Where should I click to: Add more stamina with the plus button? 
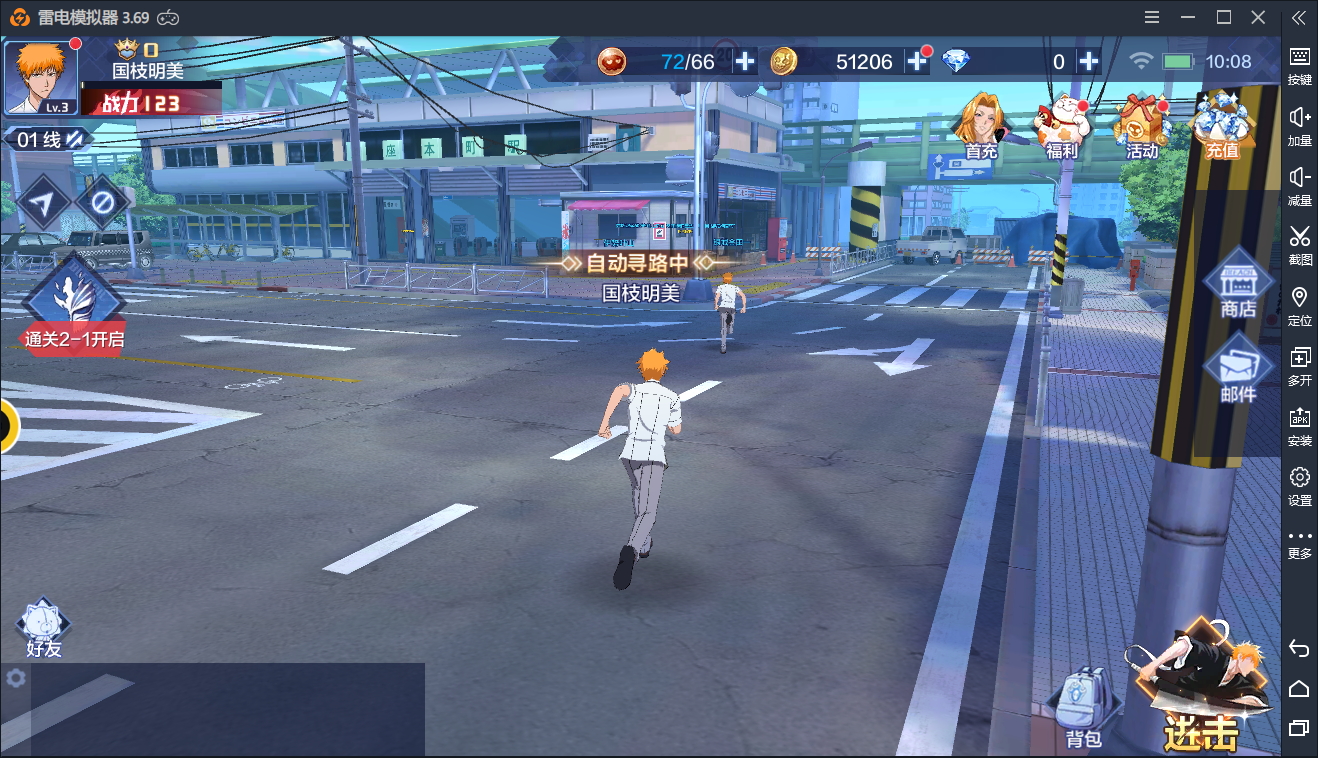click(x=745, y=62)
